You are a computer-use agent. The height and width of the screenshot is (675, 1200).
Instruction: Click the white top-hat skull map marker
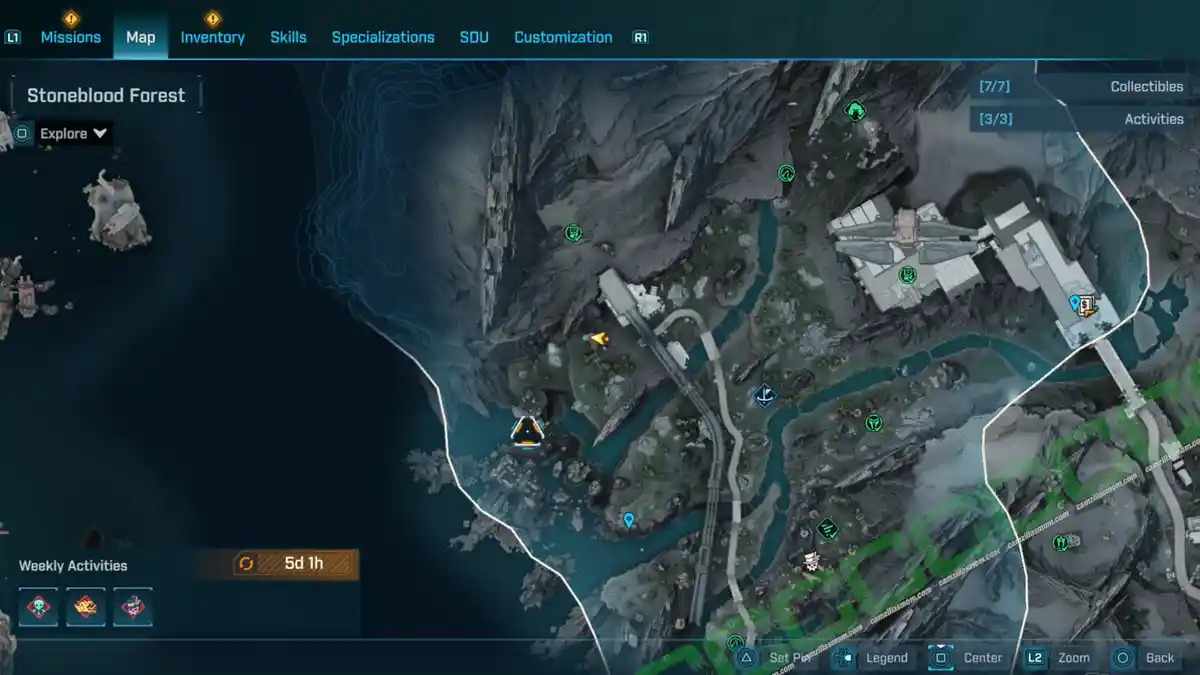tap(811, 562)
